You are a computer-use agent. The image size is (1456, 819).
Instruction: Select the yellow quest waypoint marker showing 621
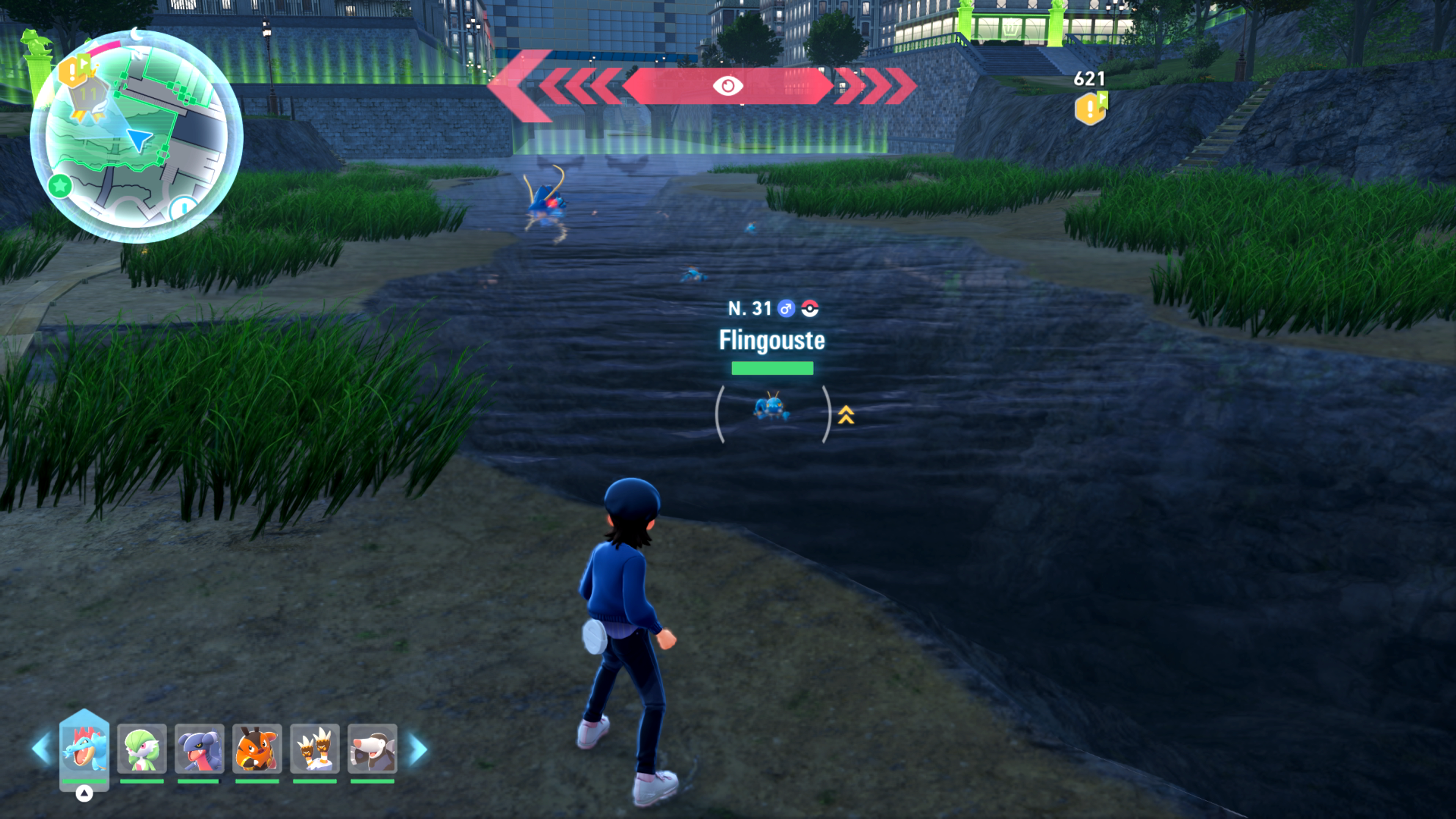[x=1090, y=107]
